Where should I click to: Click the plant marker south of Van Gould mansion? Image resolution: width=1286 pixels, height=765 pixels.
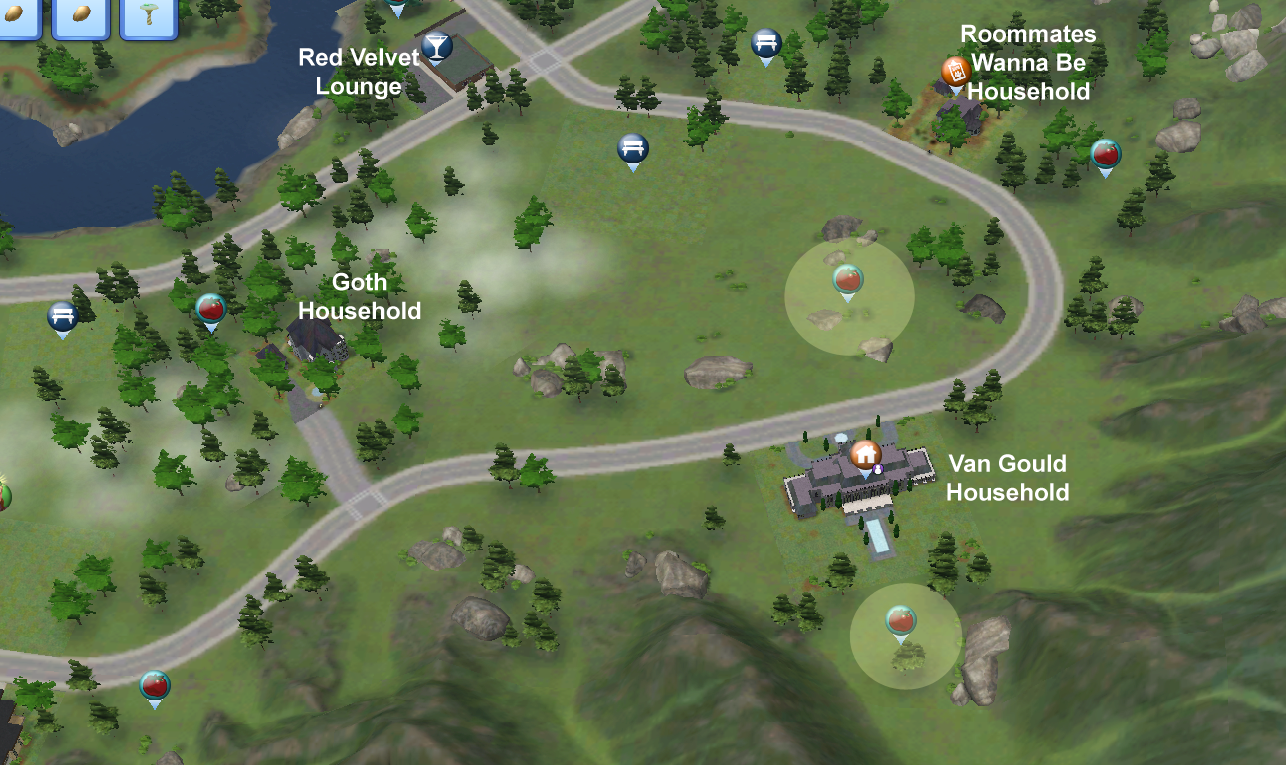click(903, 621)
